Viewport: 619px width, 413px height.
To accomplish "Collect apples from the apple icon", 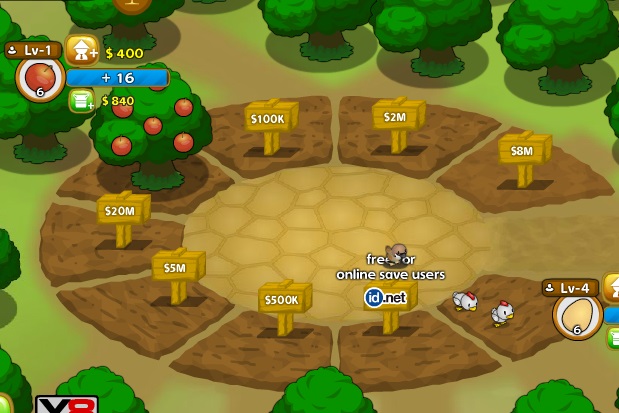I will coord(40,78).
